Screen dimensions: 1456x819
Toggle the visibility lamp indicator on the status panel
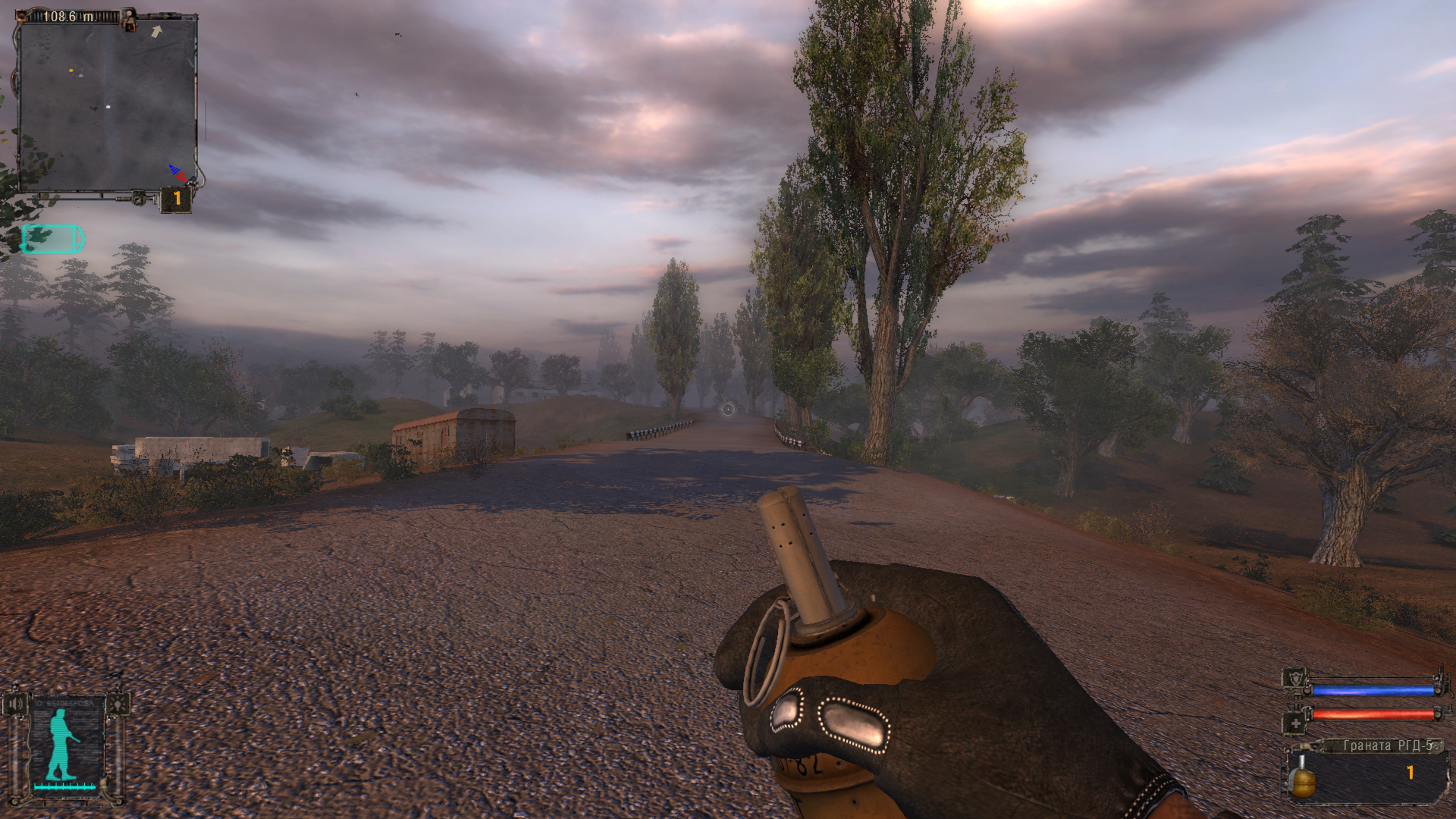[x=118, y=704]
